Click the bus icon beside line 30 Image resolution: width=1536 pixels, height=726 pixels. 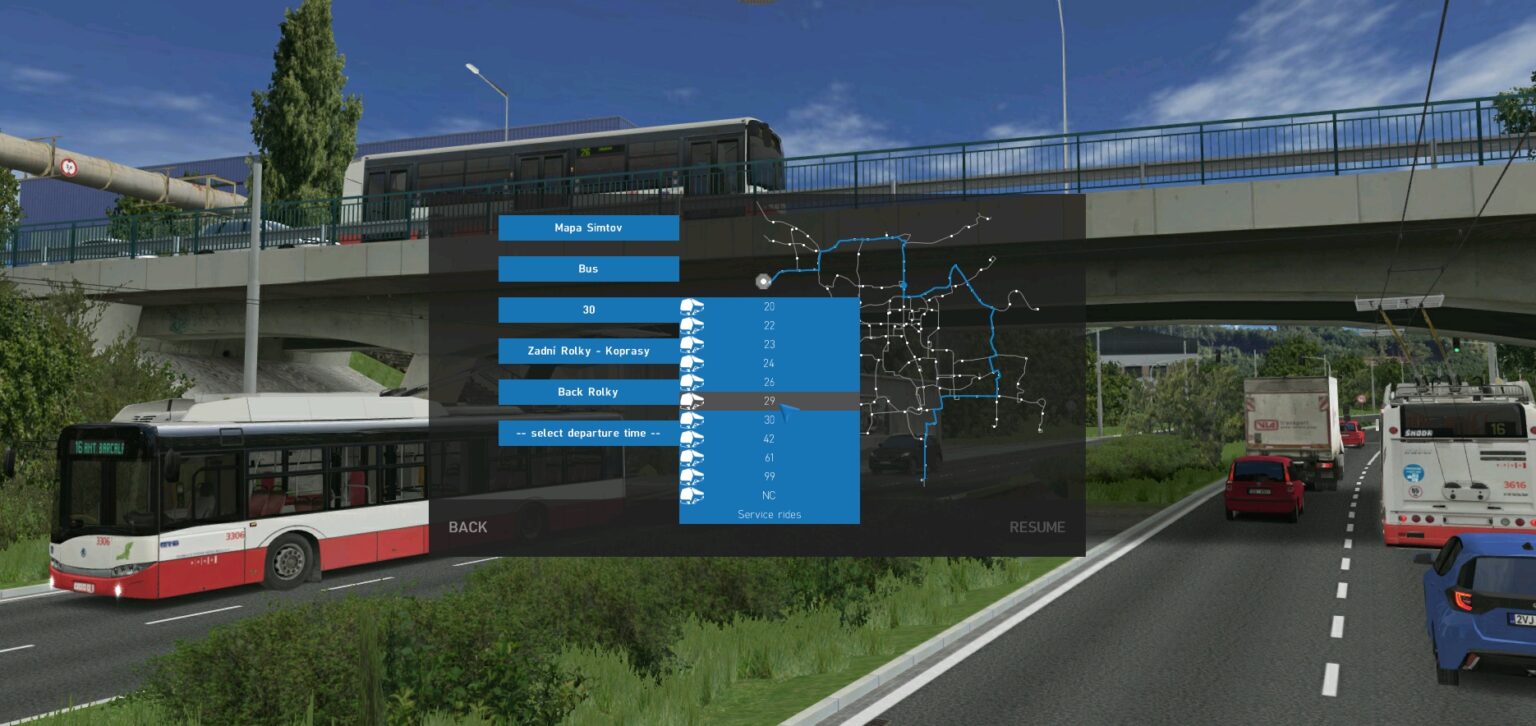point(691,420)
